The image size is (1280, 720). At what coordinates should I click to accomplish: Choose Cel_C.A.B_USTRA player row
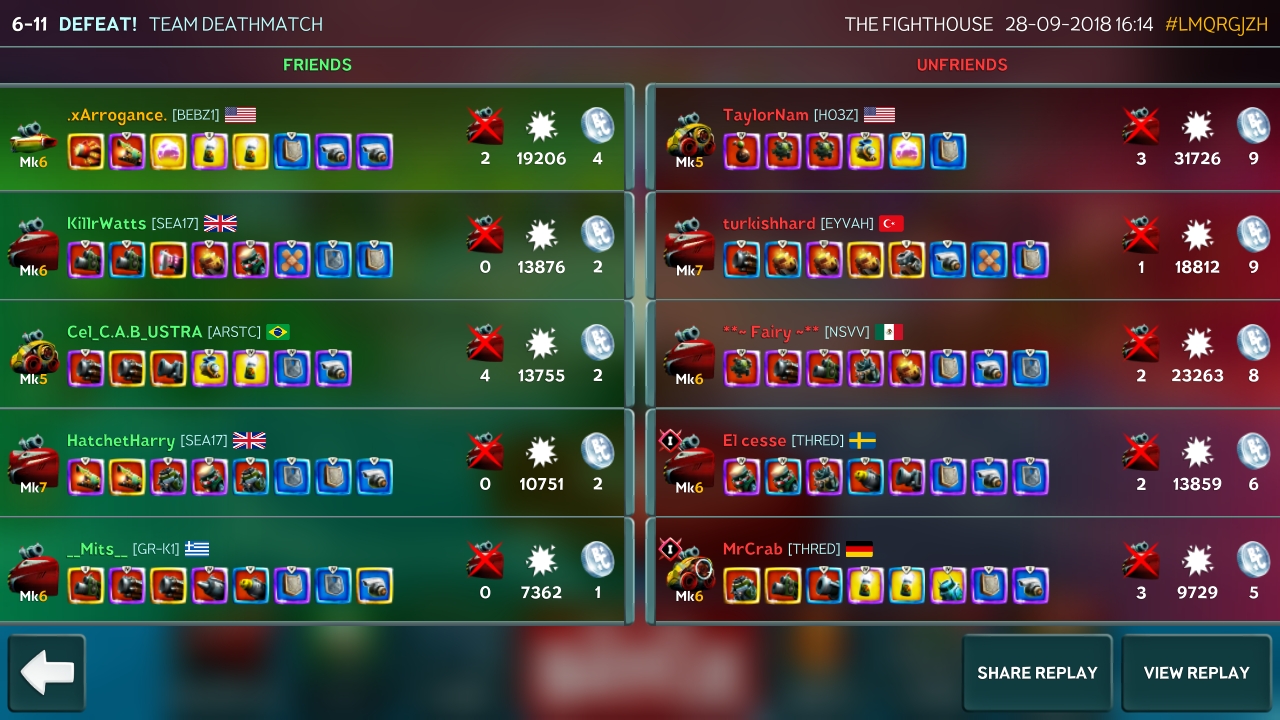[x=316, y=354]
